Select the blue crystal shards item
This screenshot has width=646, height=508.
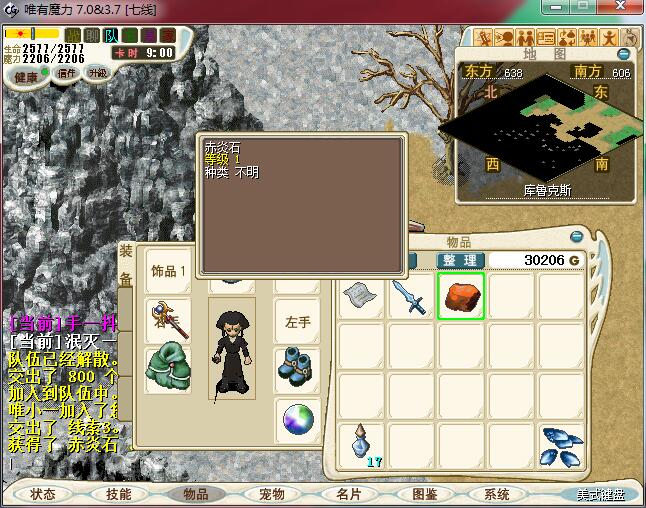(561, 443)
